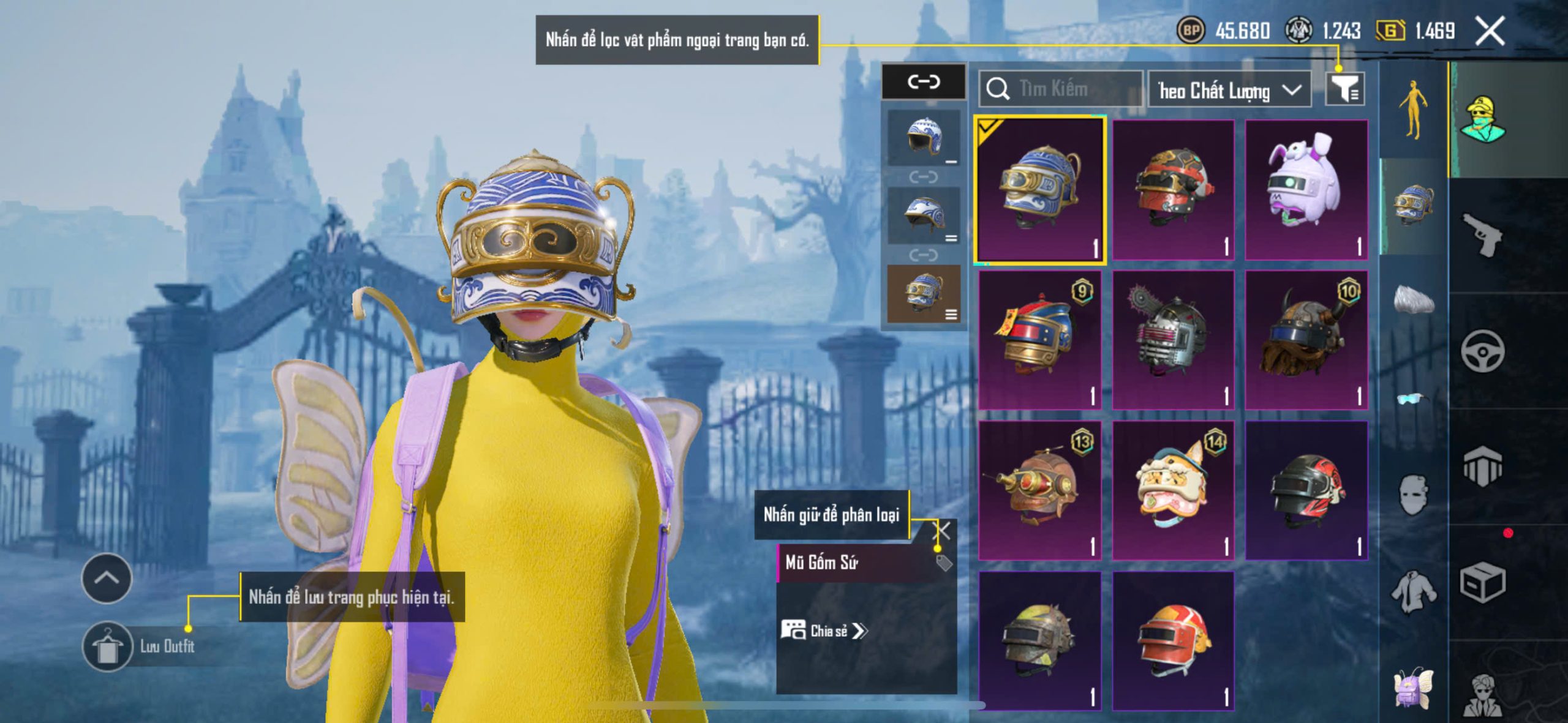The width and height of the screenshot is (1568, 723).
Task: Open the vehicle steering wheel category
Action: coord(1482,351)
